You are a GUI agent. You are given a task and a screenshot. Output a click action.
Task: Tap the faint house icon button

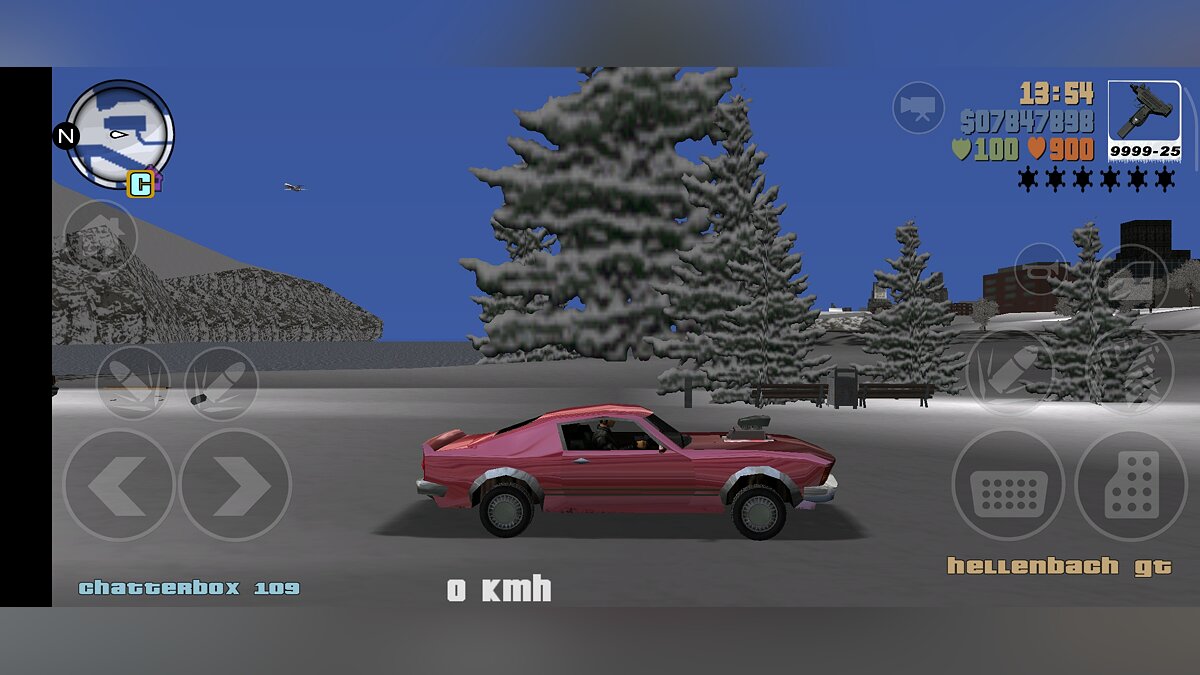click(100, 236)
